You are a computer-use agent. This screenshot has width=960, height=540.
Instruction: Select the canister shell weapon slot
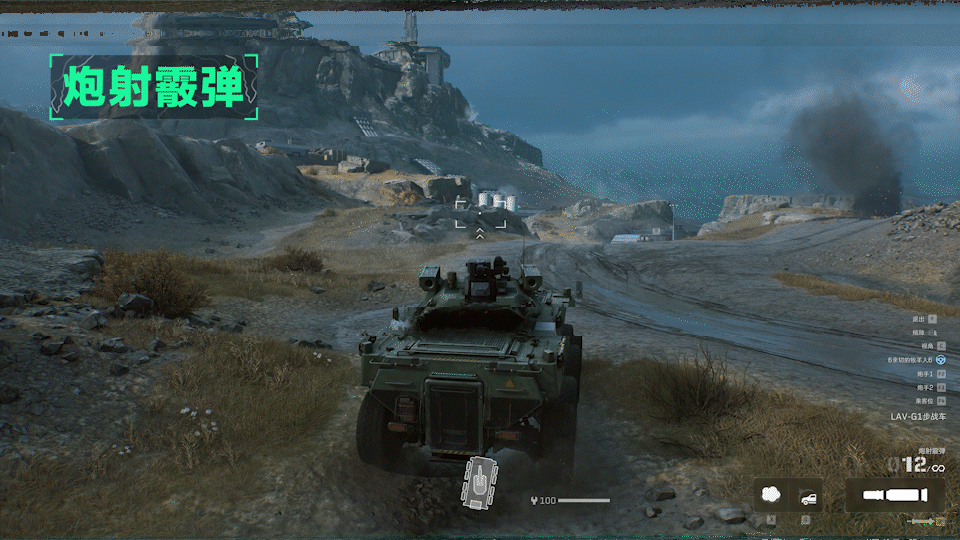click(x=895, y=495)
